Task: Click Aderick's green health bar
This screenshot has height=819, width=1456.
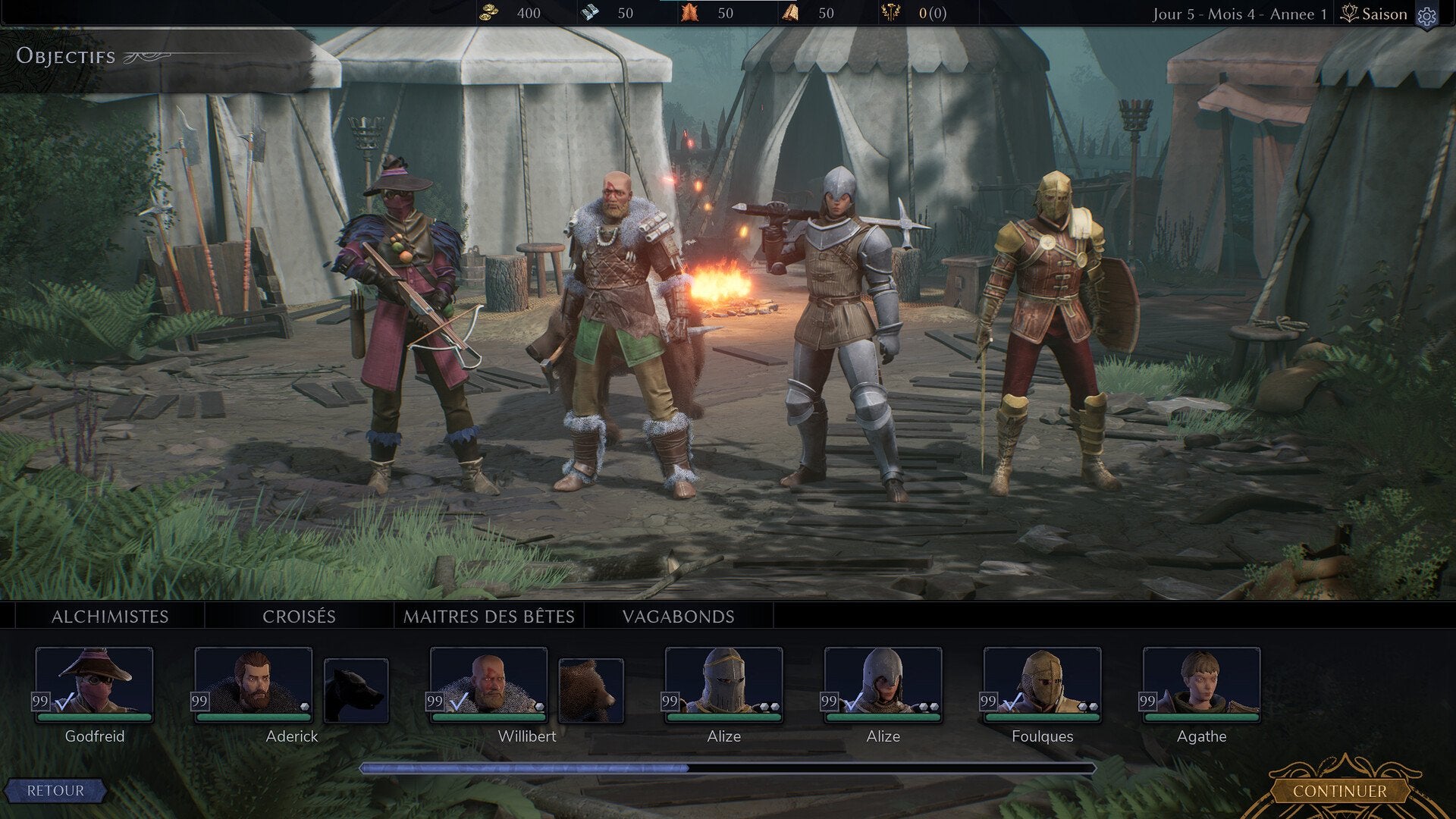Action: pos(253,717)
